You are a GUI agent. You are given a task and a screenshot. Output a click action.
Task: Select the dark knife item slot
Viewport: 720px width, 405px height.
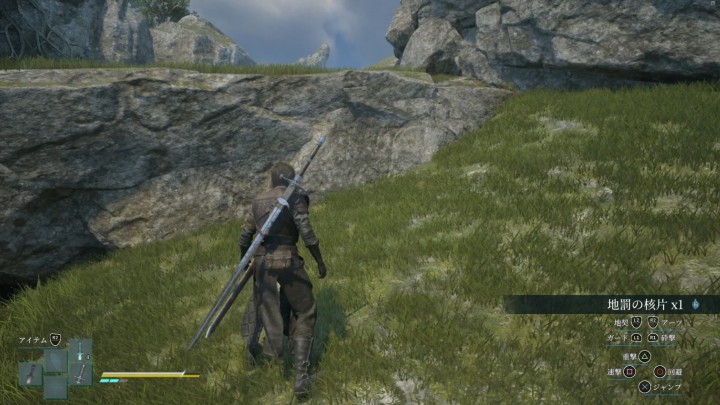click(x=31, y=374)
